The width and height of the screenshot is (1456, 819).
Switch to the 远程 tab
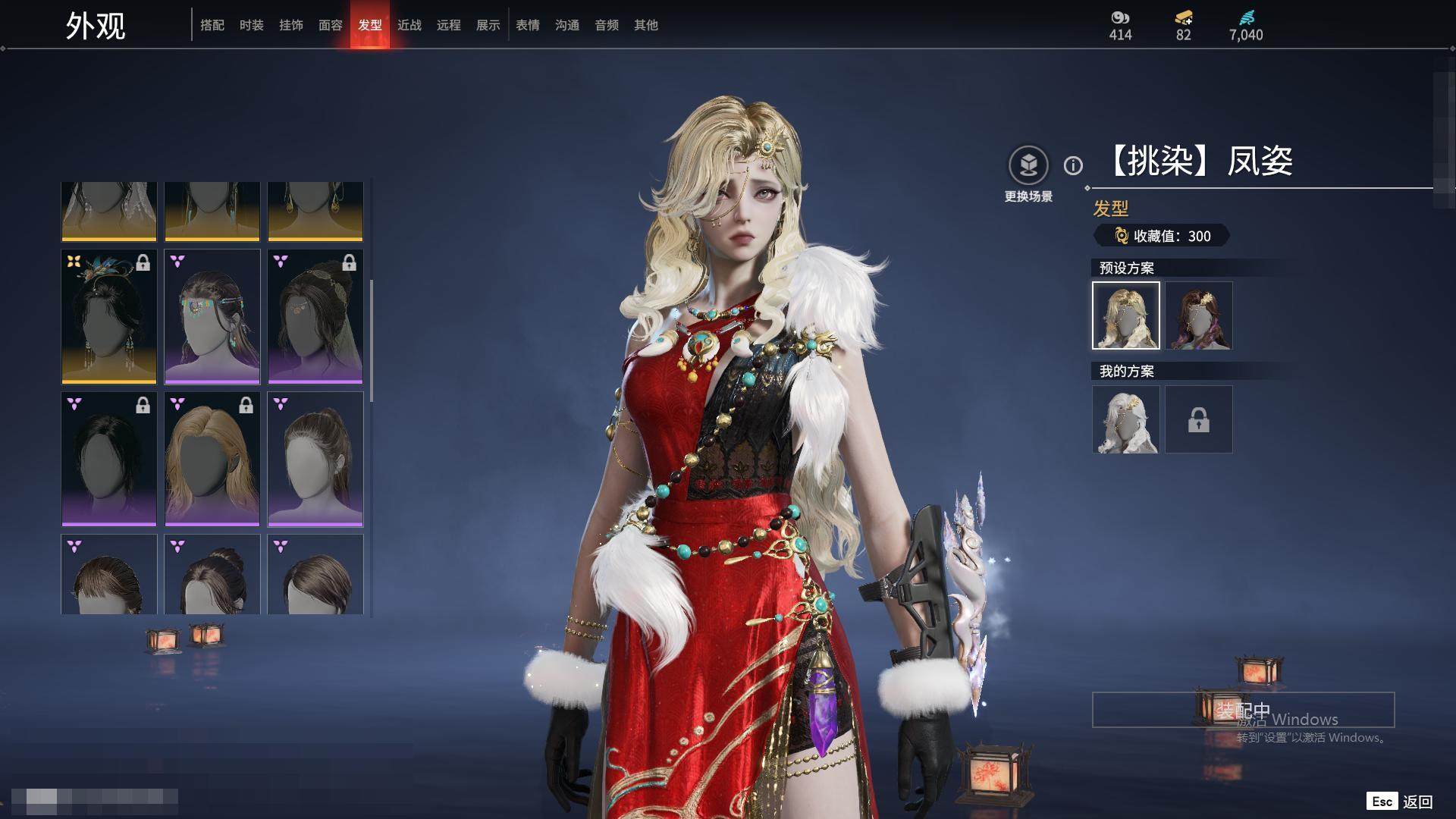pos(449,25)
